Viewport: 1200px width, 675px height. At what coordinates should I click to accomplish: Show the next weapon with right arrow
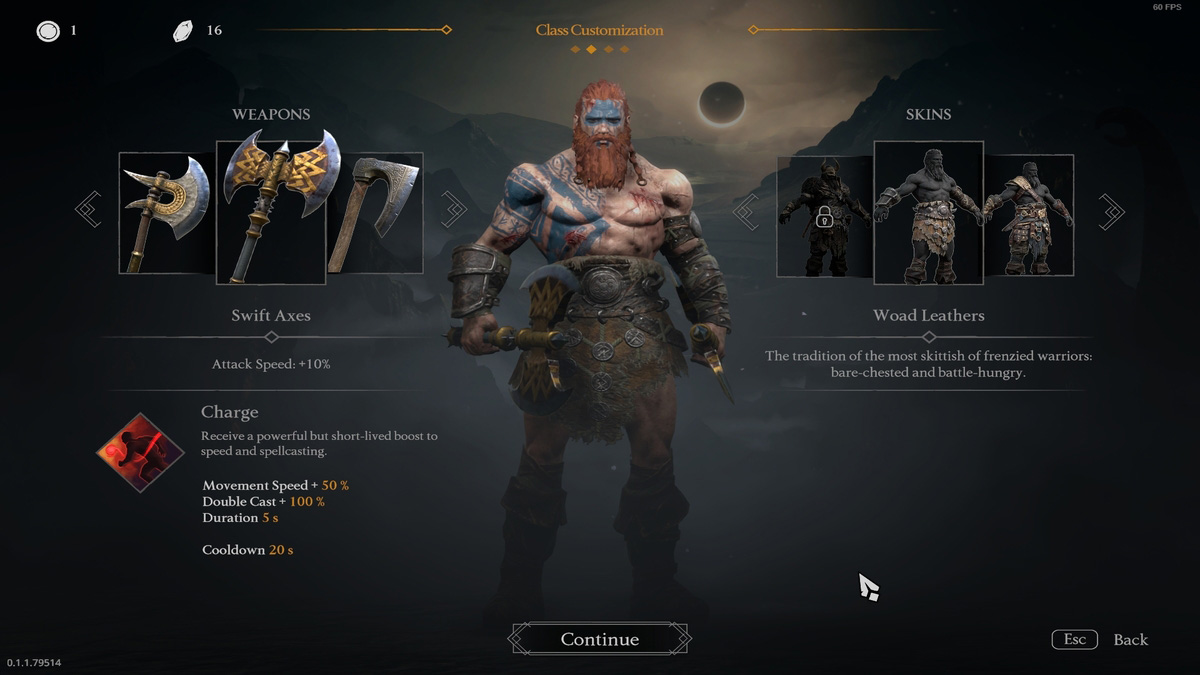[x=454, y=210]
